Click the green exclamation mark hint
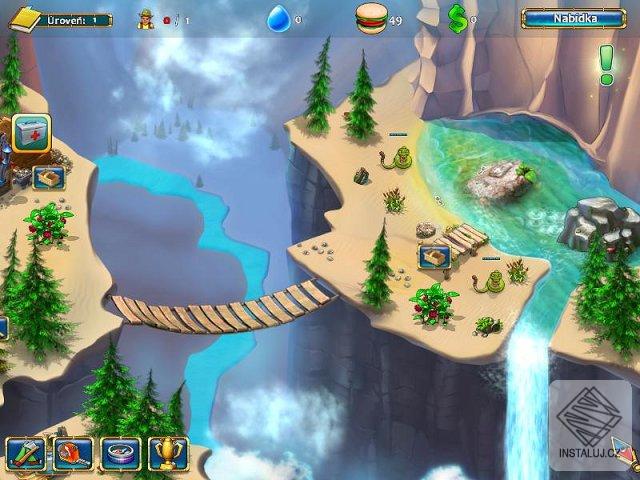640x480 pixels. click(x=606, y=65)
